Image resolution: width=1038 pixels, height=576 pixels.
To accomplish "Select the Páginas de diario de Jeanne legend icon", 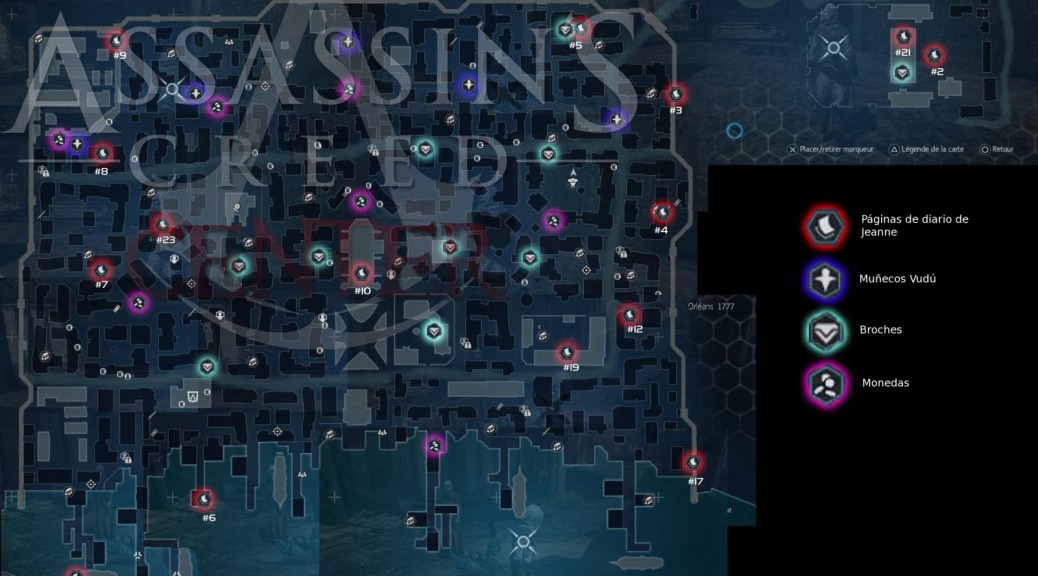I will (825, 226).
